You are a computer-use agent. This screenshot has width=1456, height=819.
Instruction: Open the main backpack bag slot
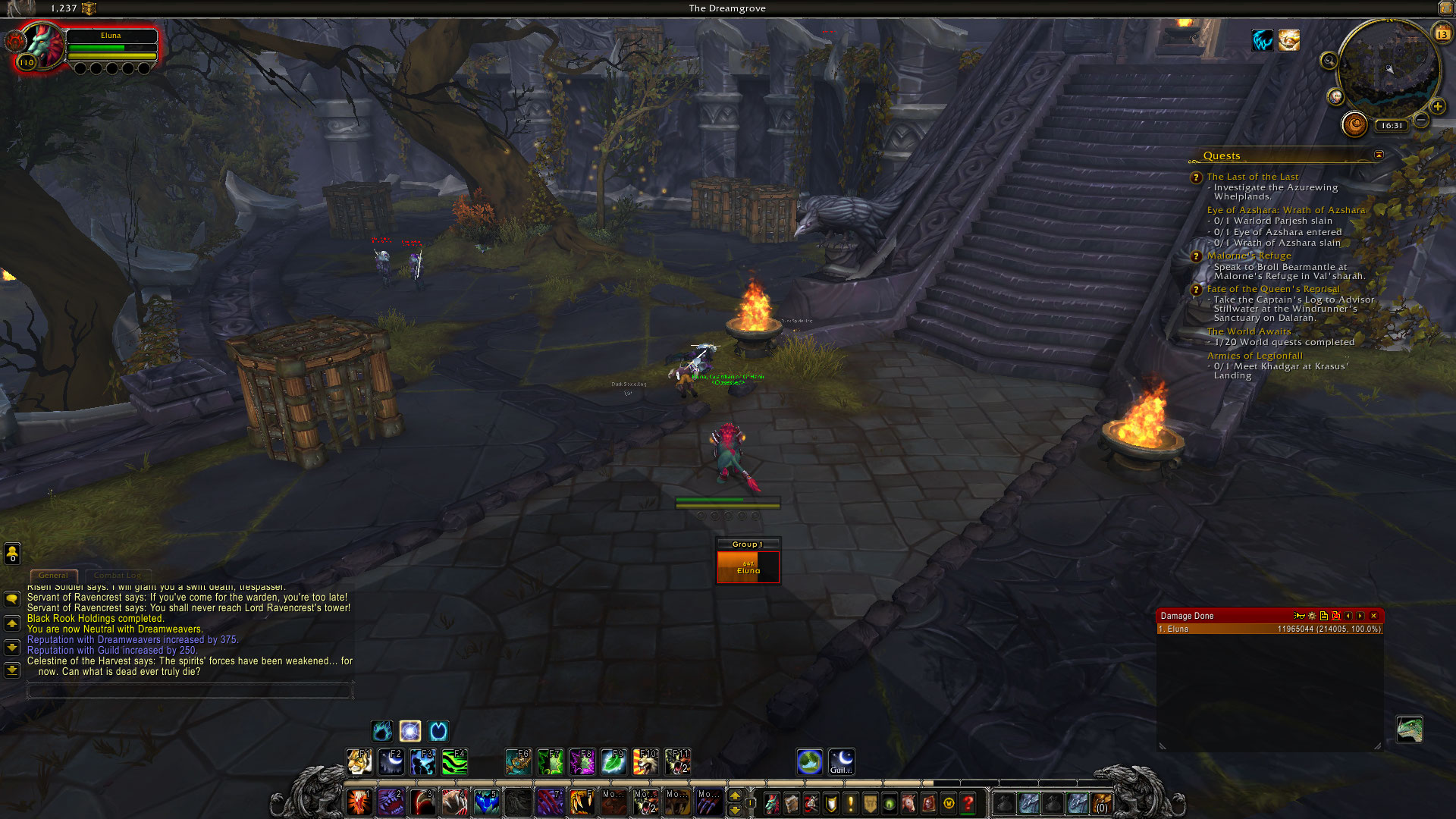(x=1101, y=803)
